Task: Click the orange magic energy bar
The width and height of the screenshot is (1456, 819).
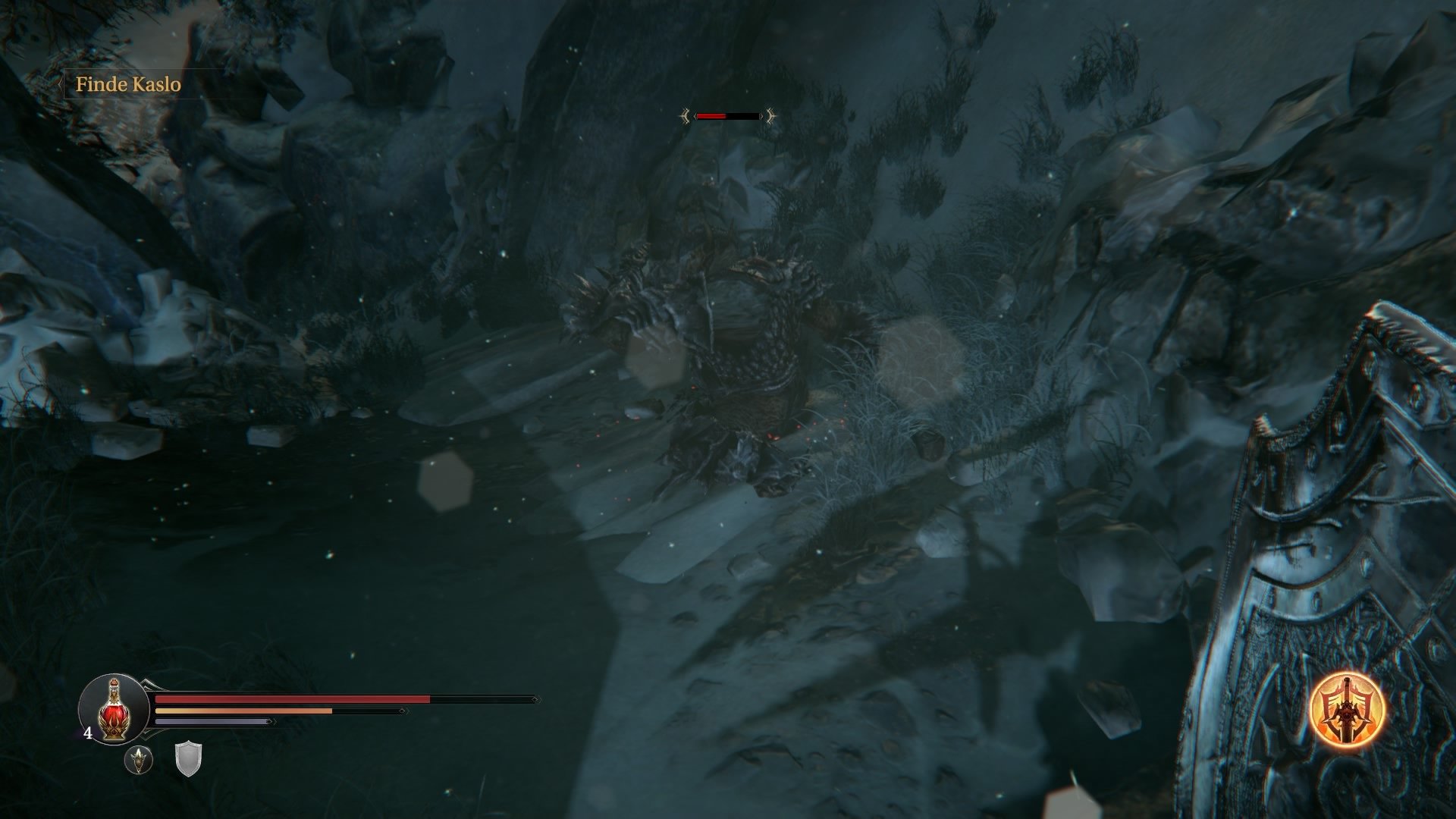Action: pos(243,711)
